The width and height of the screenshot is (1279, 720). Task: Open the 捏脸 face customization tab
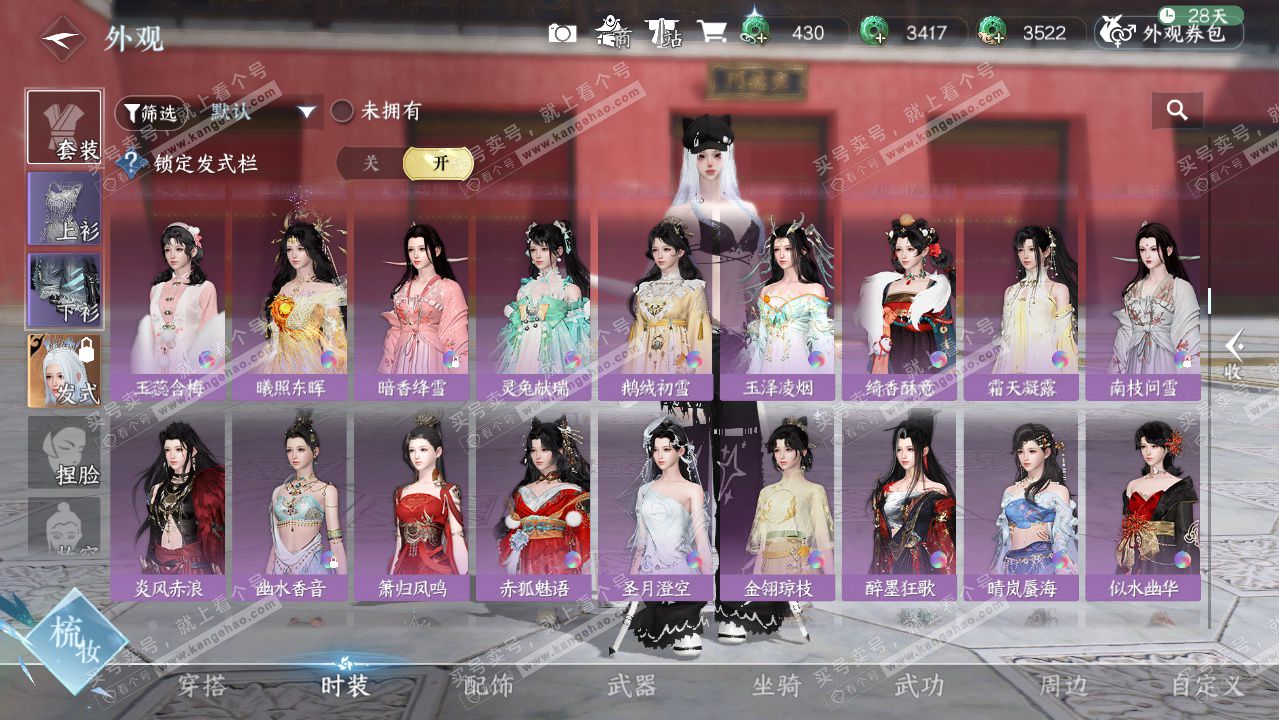pyautogui.click(x=65, y=453)
